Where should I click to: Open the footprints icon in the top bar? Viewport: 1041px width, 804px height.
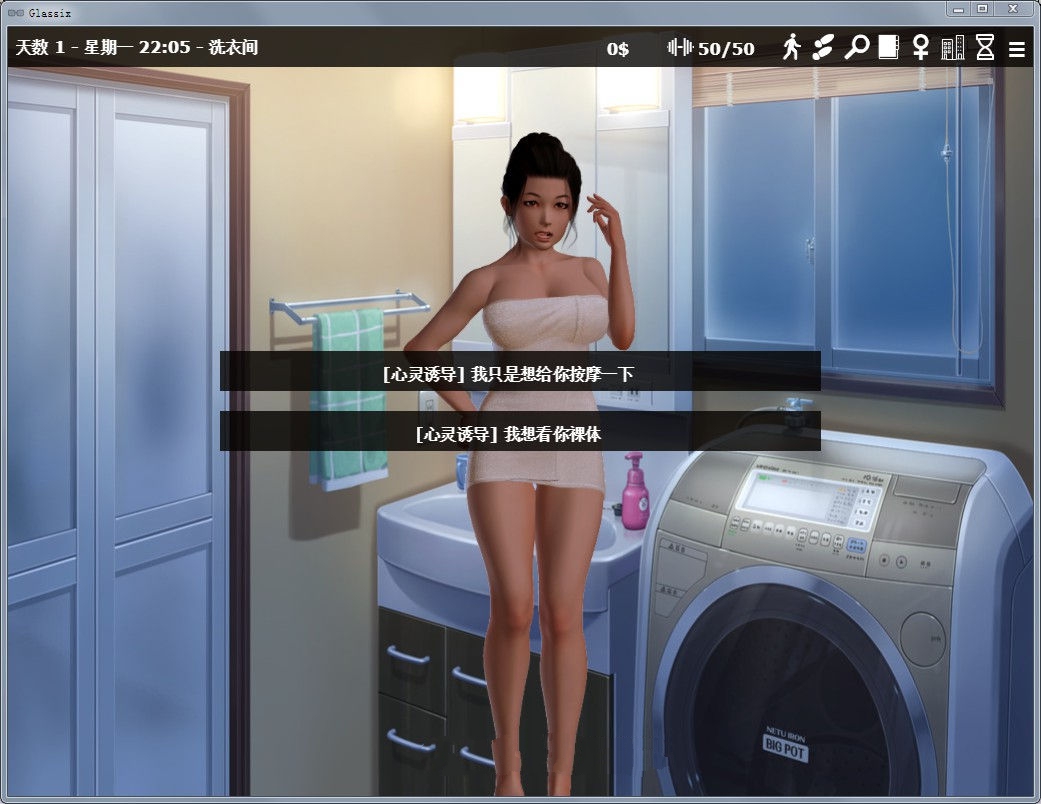(x=823, y=47)
